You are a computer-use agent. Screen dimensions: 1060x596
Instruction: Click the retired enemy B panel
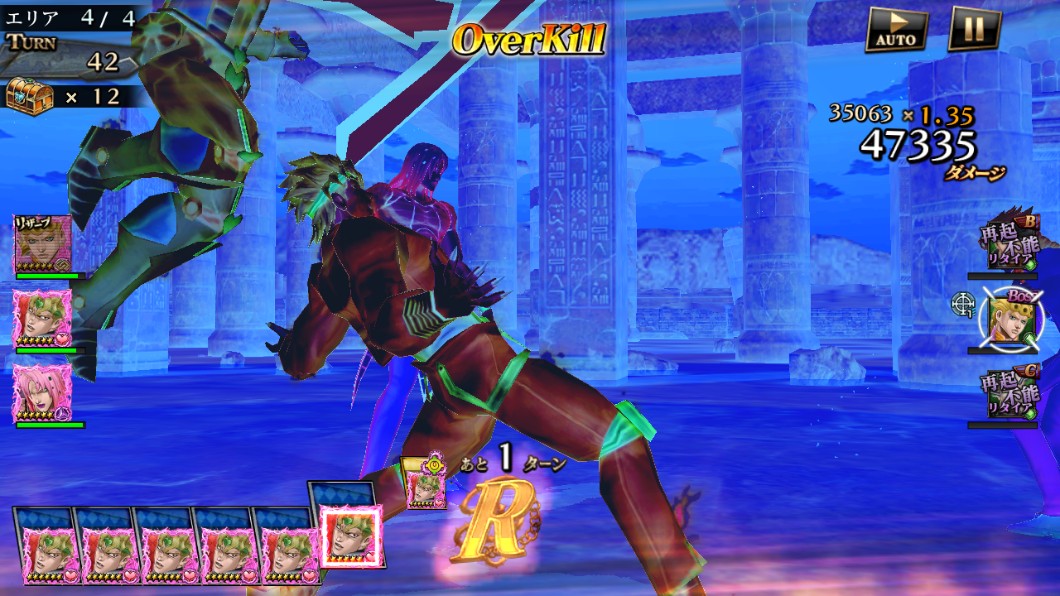tap(1010, 243)
